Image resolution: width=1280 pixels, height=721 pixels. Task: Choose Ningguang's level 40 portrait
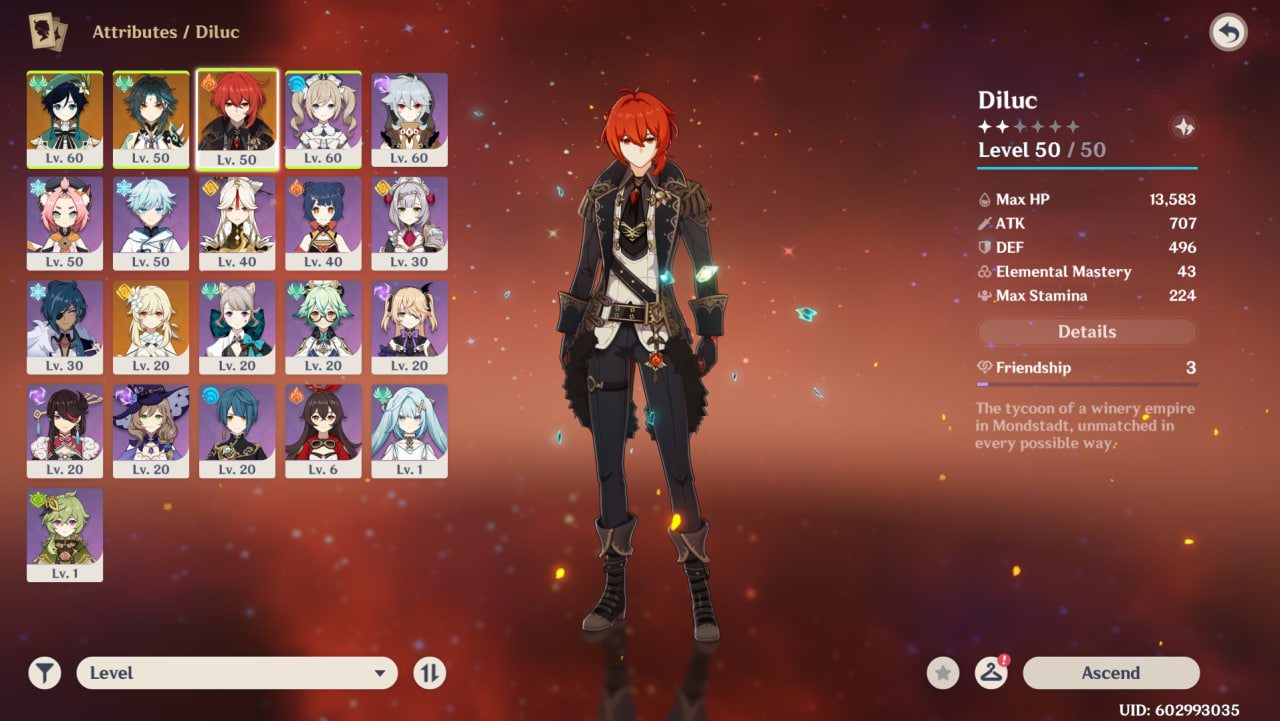tap(237, 222)
